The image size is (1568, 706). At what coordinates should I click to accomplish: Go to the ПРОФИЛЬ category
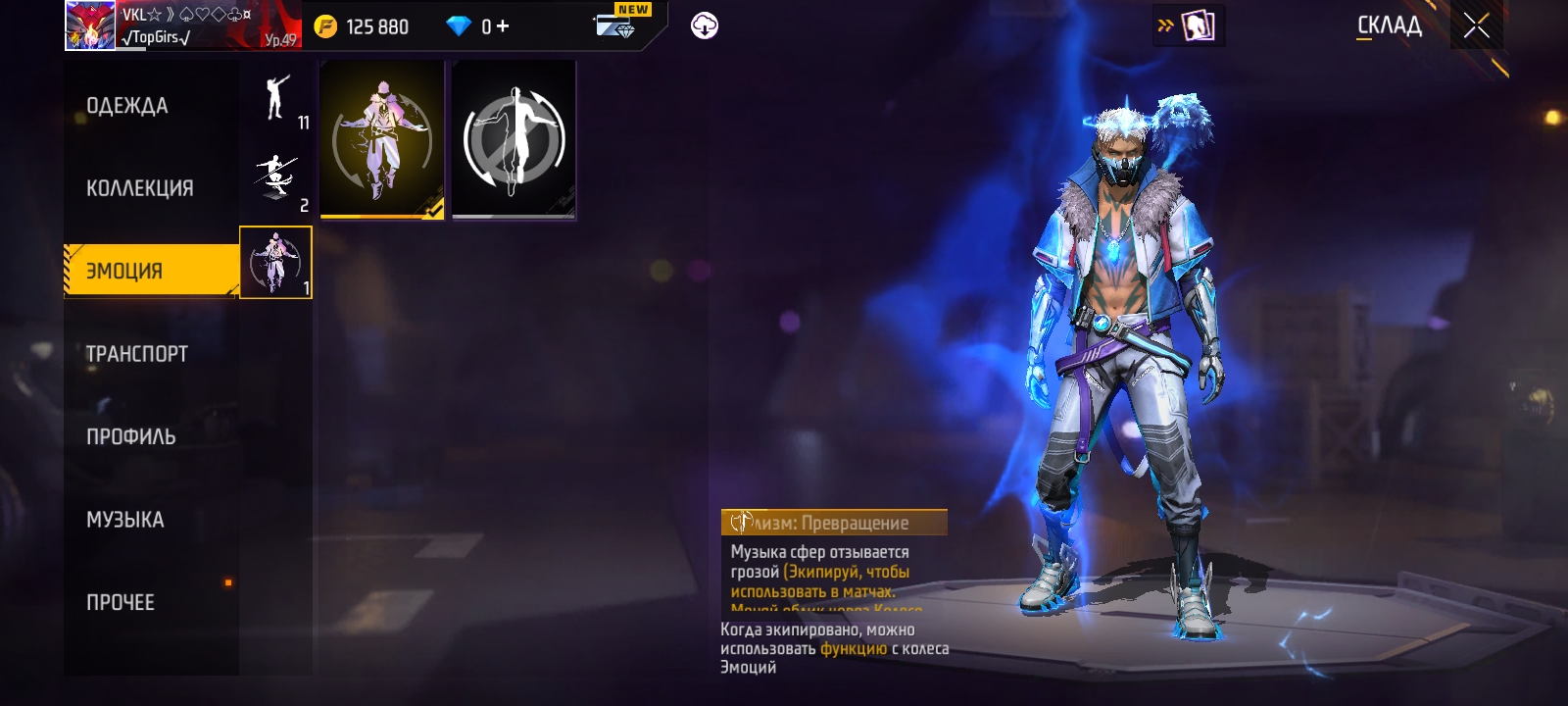130,437
